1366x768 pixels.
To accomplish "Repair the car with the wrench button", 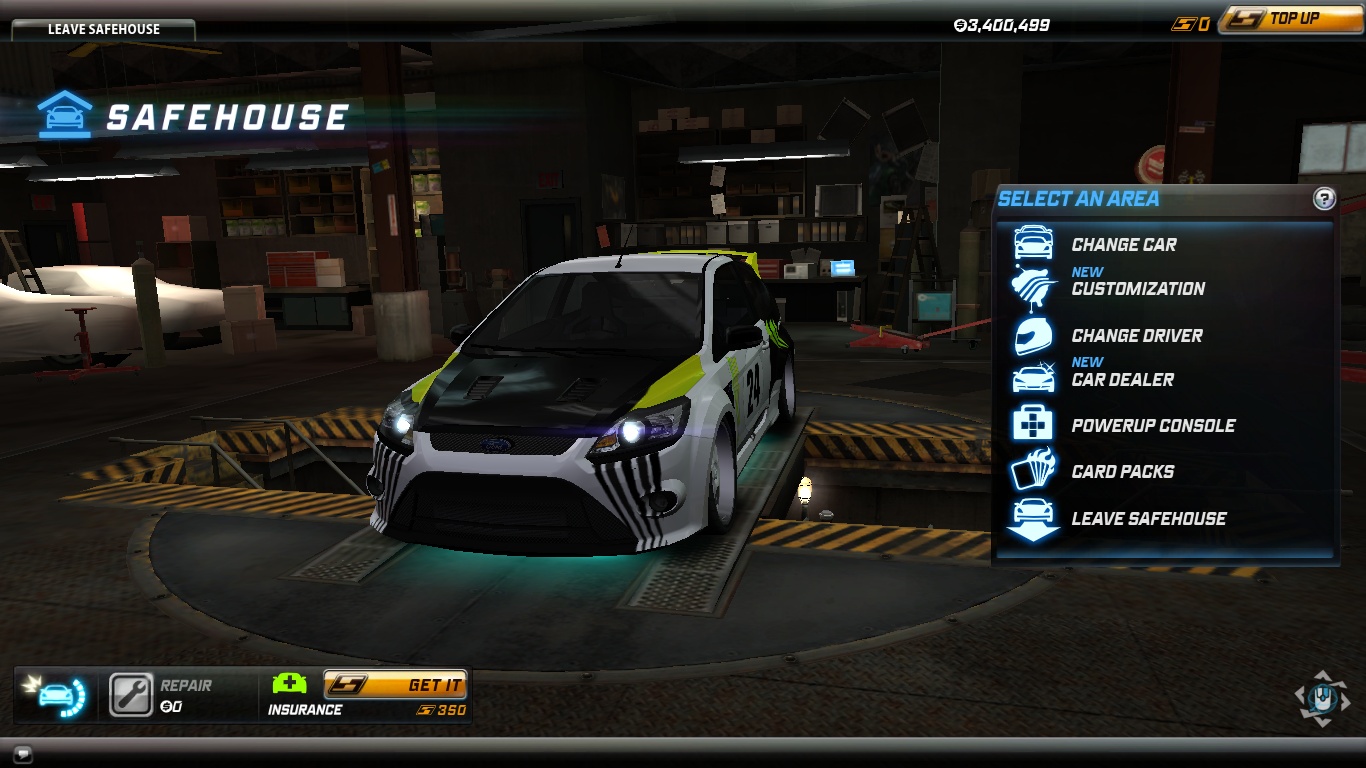I will 131,695.
